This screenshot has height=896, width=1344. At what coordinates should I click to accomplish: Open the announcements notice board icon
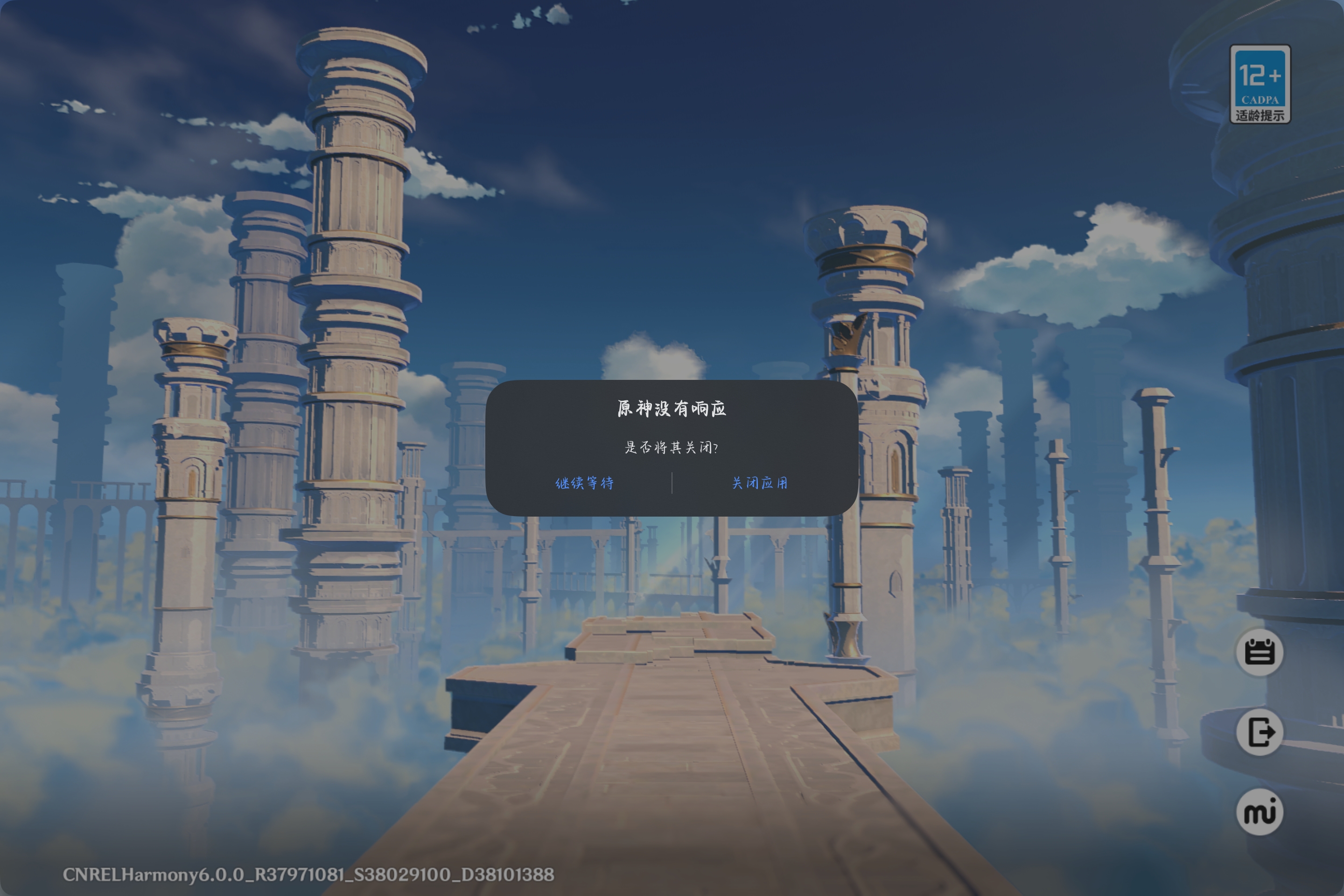pos(1259,652)
